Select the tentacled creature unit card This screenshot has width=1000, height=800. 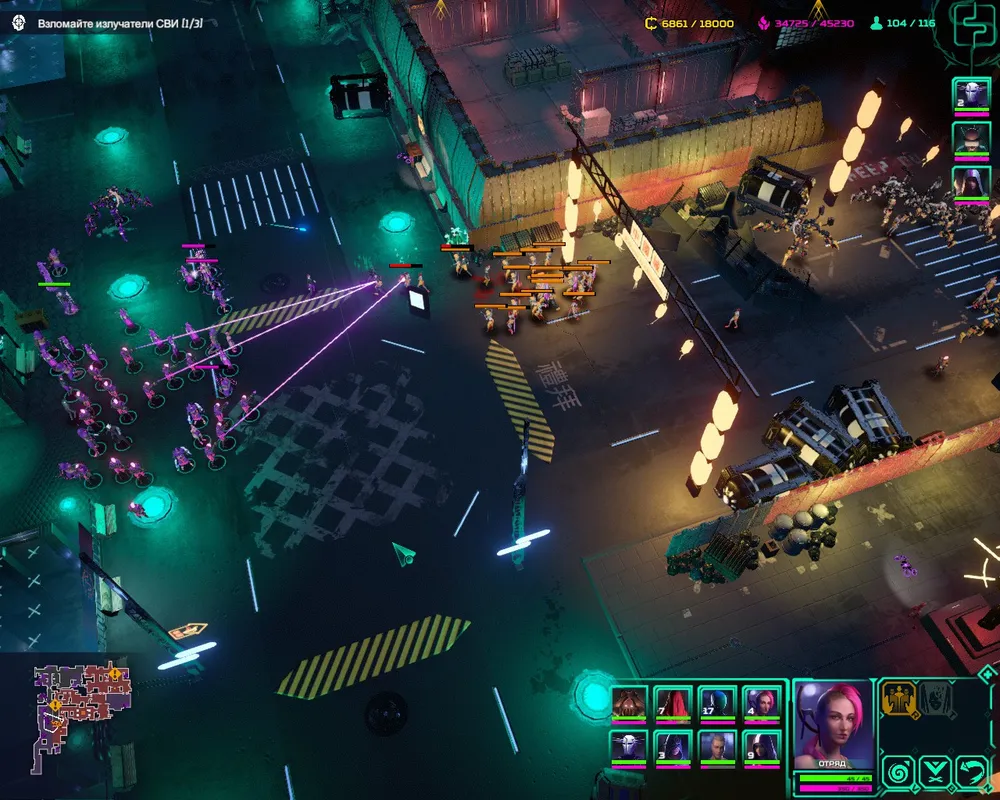(x=629, y=702)
